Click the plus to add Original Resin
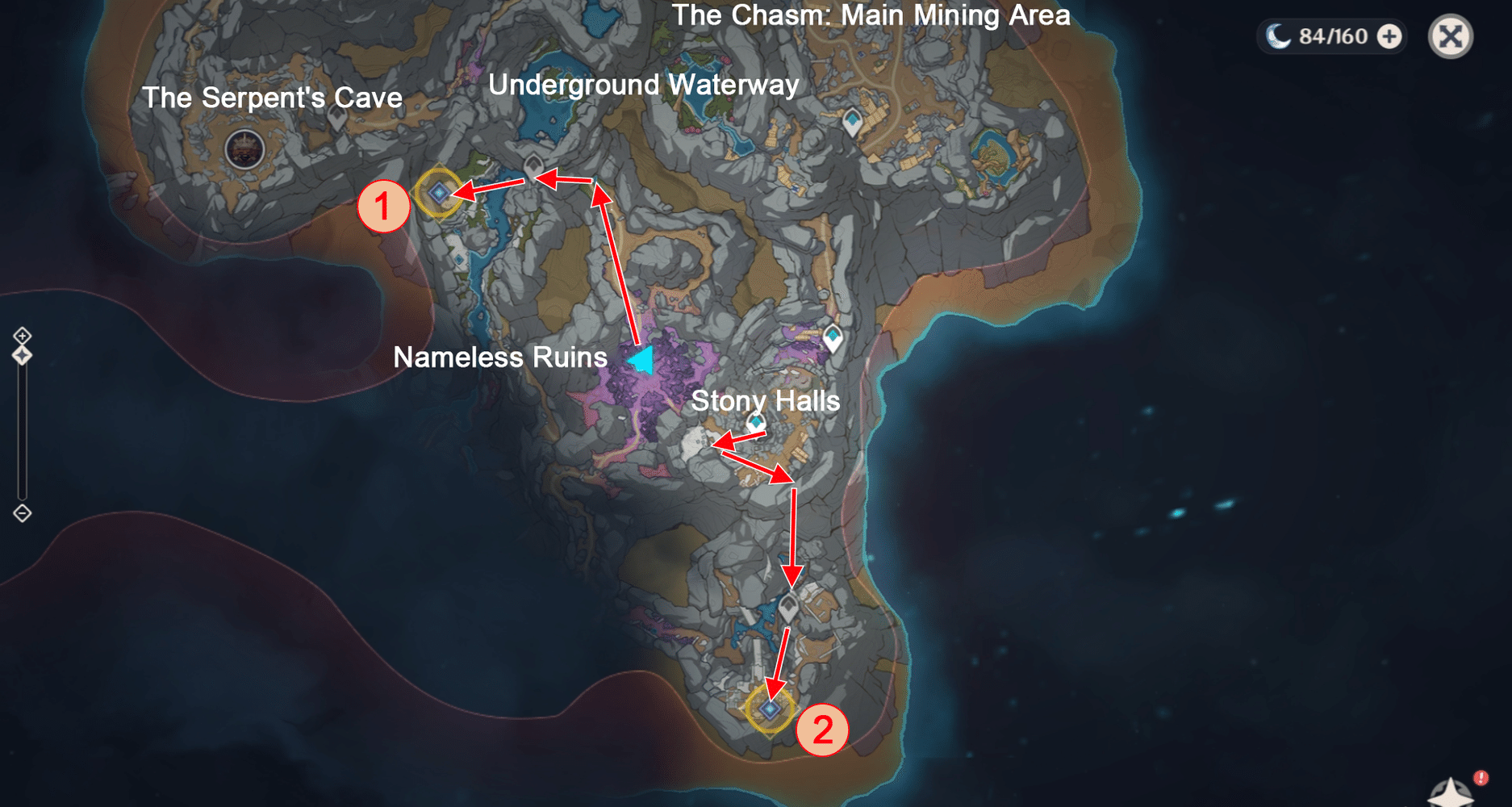This screenshot has width=1512, height=807. coord(1387,36)
